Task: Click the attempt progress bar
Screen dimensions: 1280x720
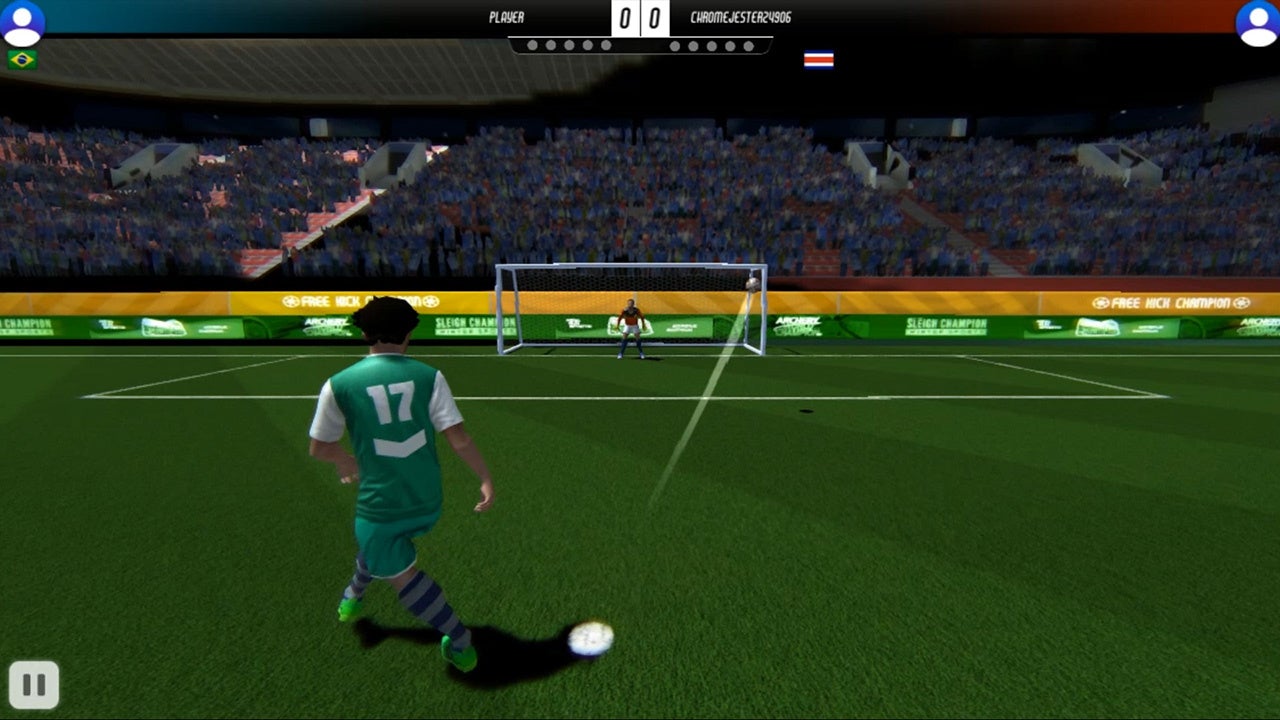Action: 641,45
